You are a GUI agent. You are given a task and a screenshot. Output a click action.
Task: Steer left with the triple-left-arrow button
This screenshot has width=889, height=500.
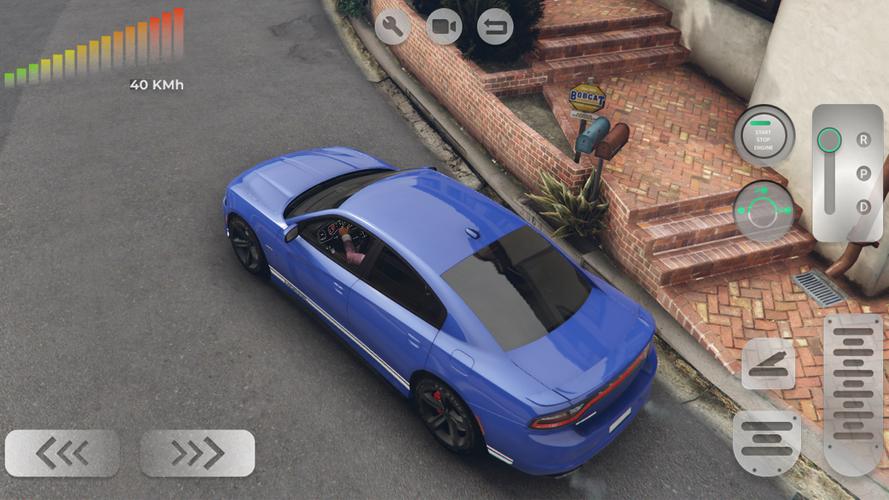[62, 453]
